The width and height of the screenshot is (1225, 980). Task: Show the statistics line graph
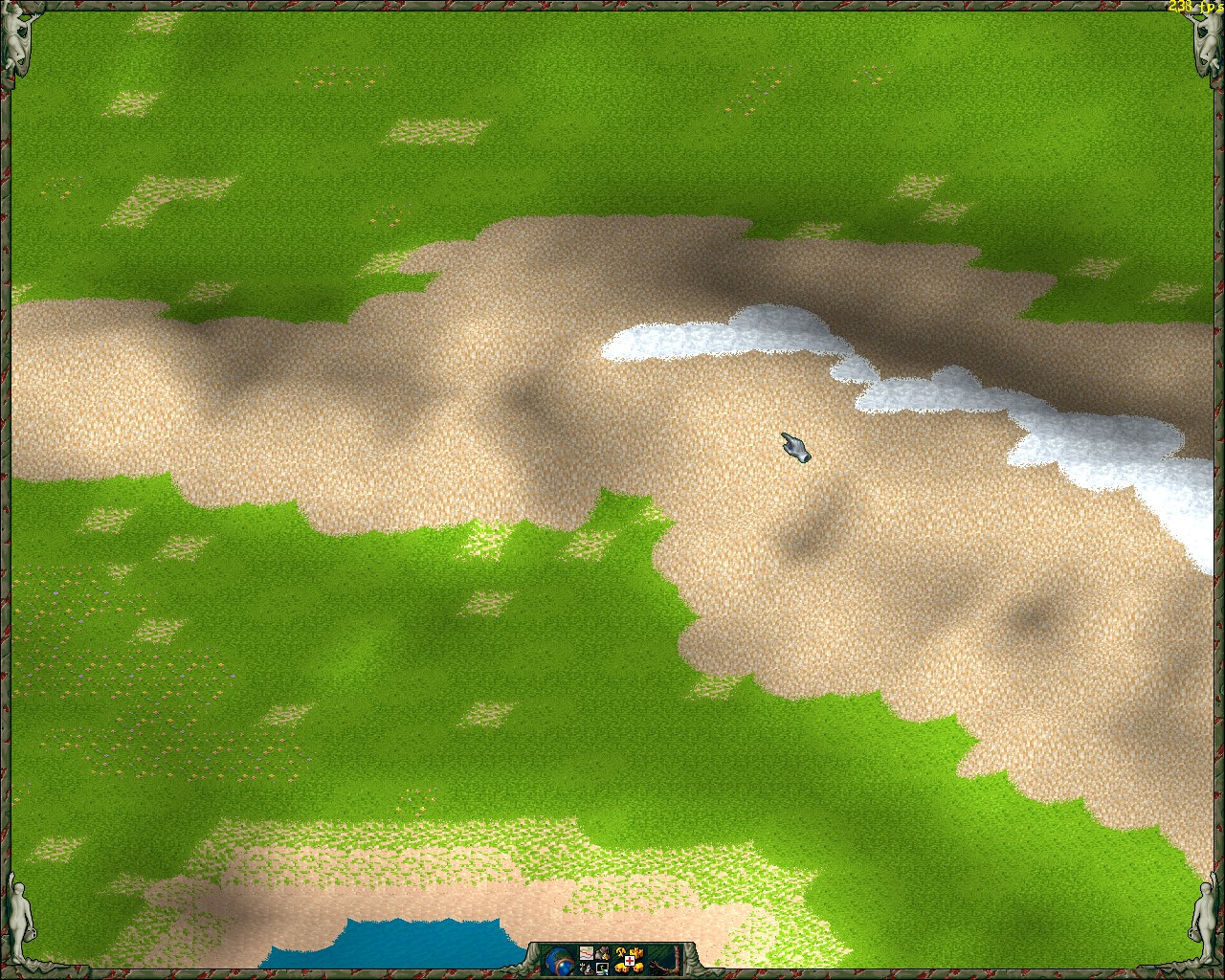click(587, 953)
